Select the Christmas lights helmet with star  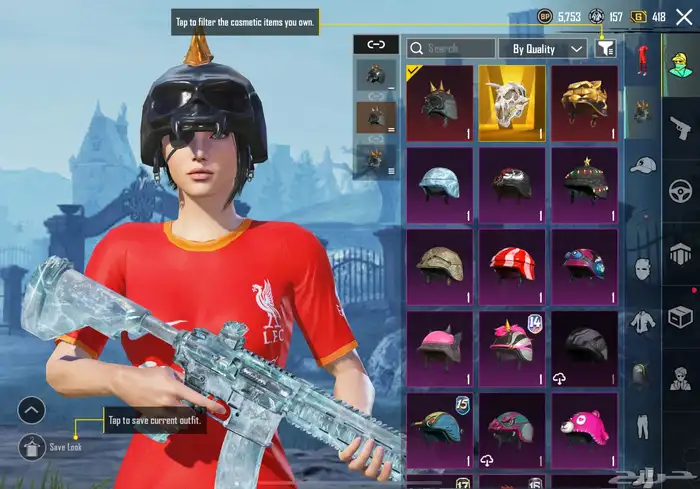584,185
